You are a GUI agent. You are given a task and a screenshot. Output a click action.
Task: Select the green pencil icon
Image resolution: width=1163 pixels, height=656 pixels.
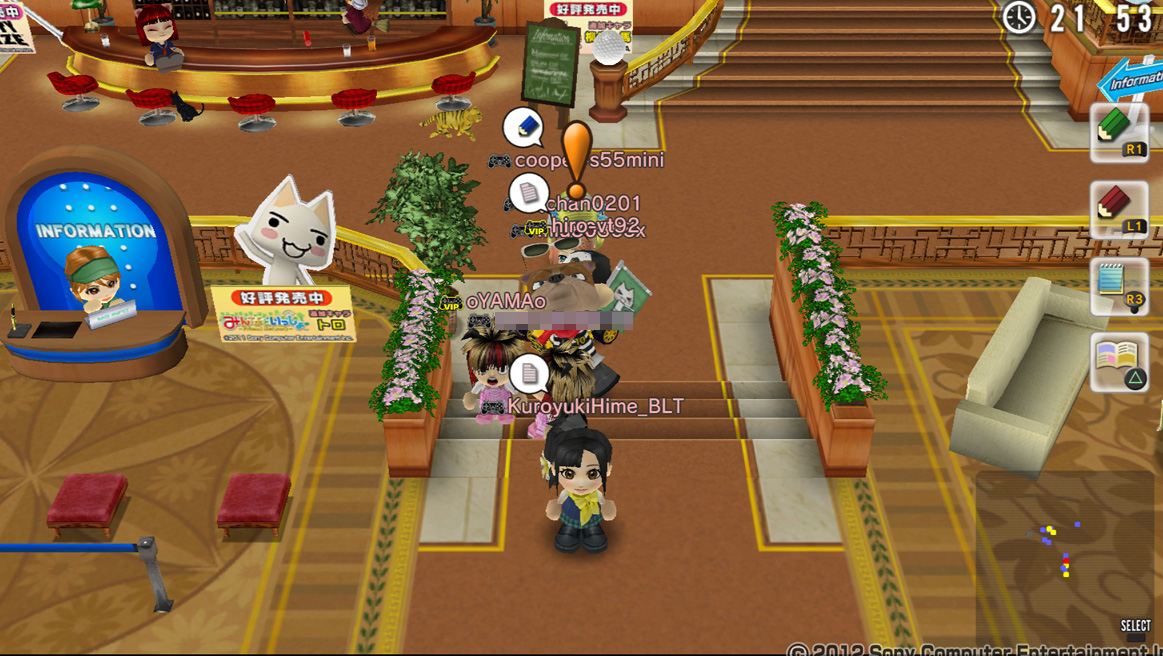pos(1118,131)
